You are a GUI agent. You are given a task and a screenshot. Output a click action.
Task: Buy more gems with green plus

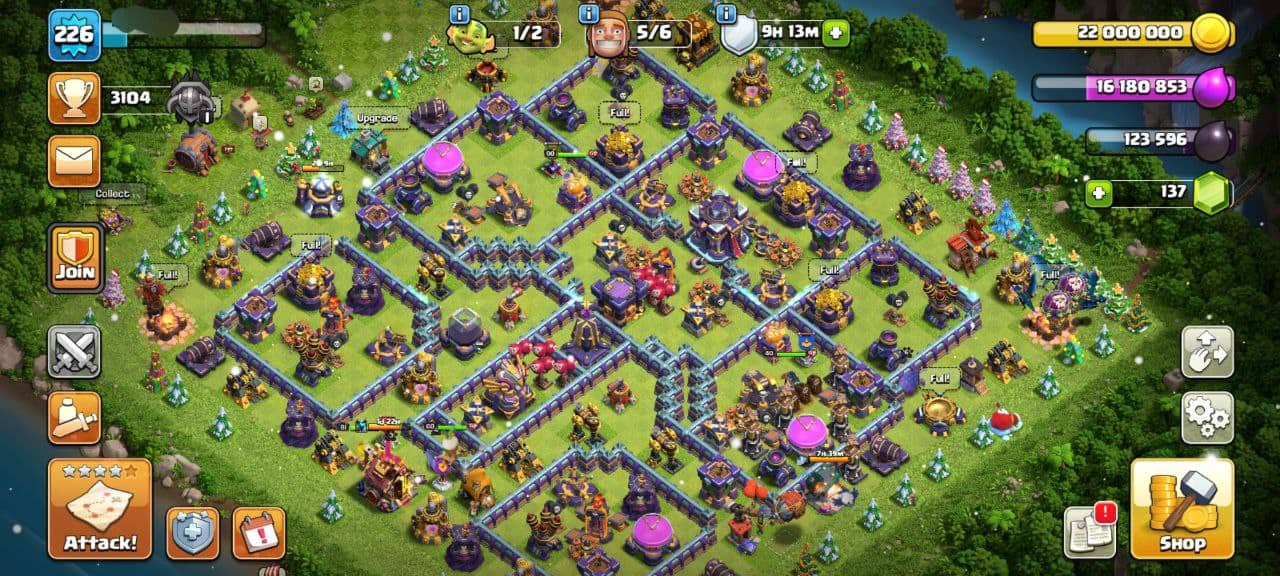coord(1098,192)
